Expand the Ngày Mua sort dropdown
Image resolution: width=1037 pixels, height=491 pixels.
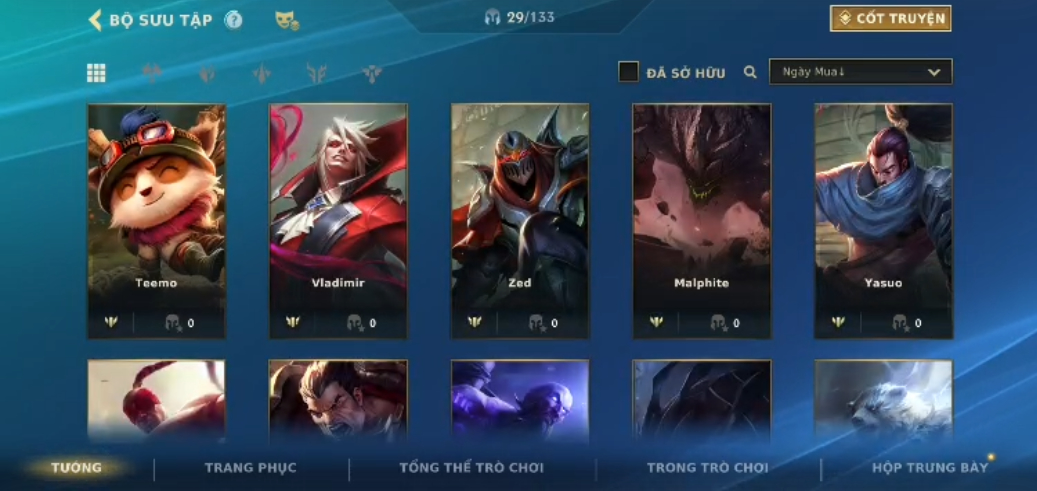pyautogui.click(x=860, y=72)
